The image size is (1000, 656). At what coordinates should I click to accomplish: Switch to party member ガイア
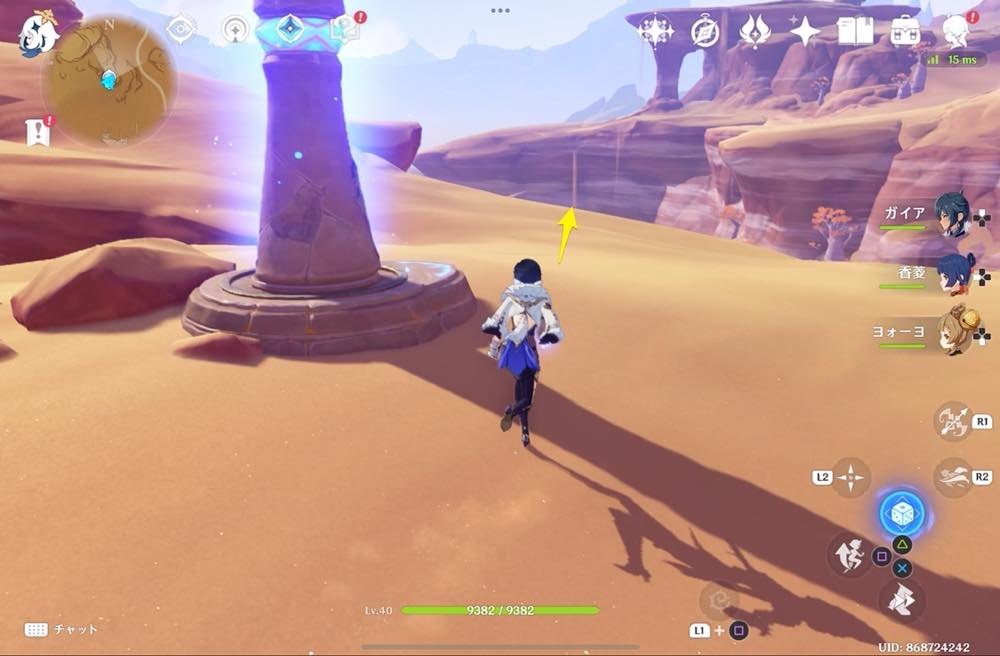pos(952,214)
